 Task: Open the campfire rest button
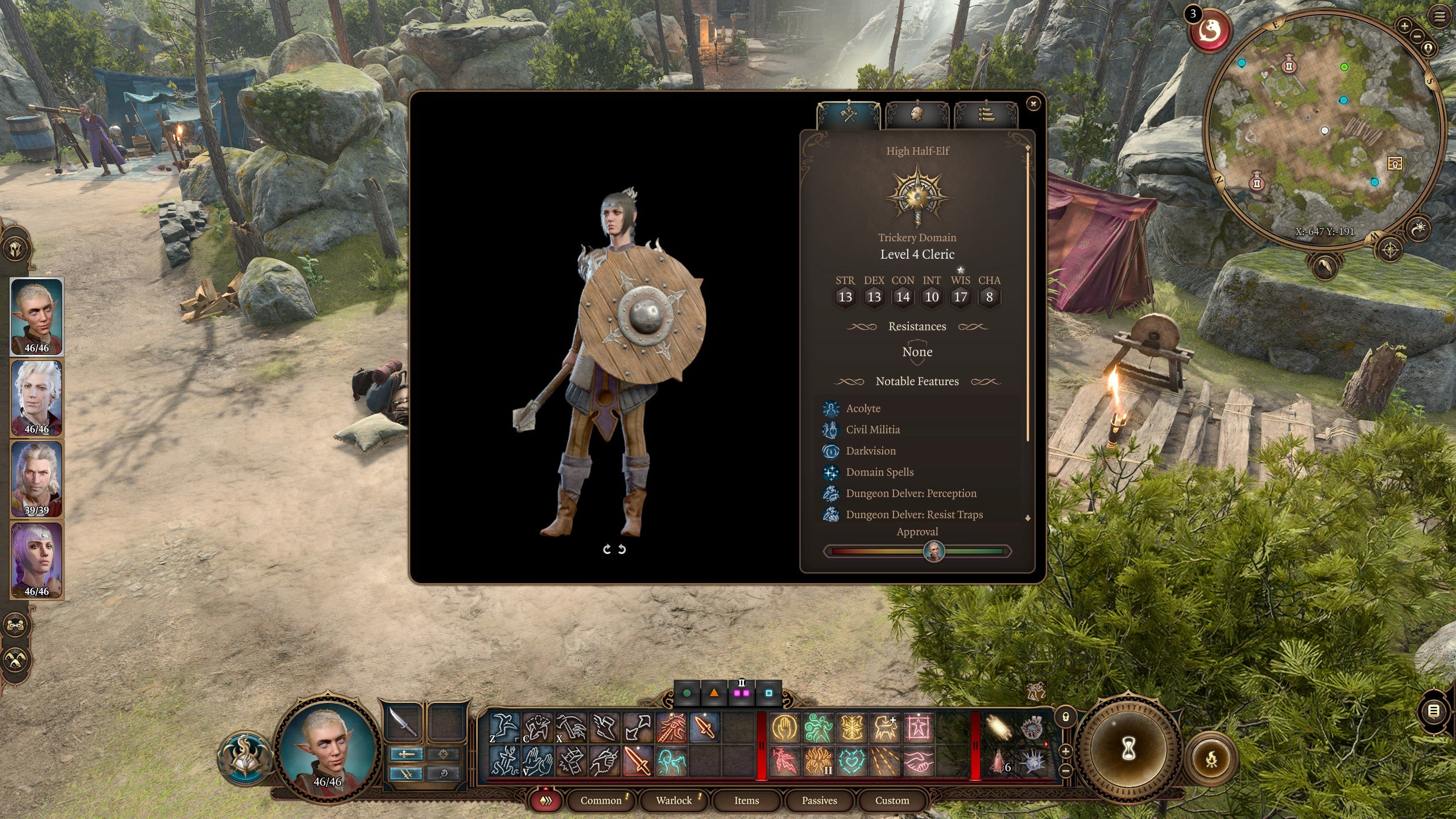click(1212, 758)
